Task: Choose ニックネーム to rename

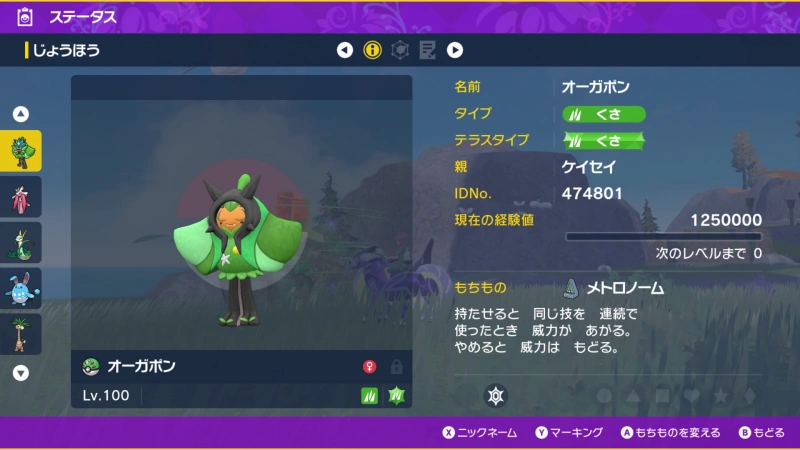Action: pyautogui.click(x=479, y=433)
